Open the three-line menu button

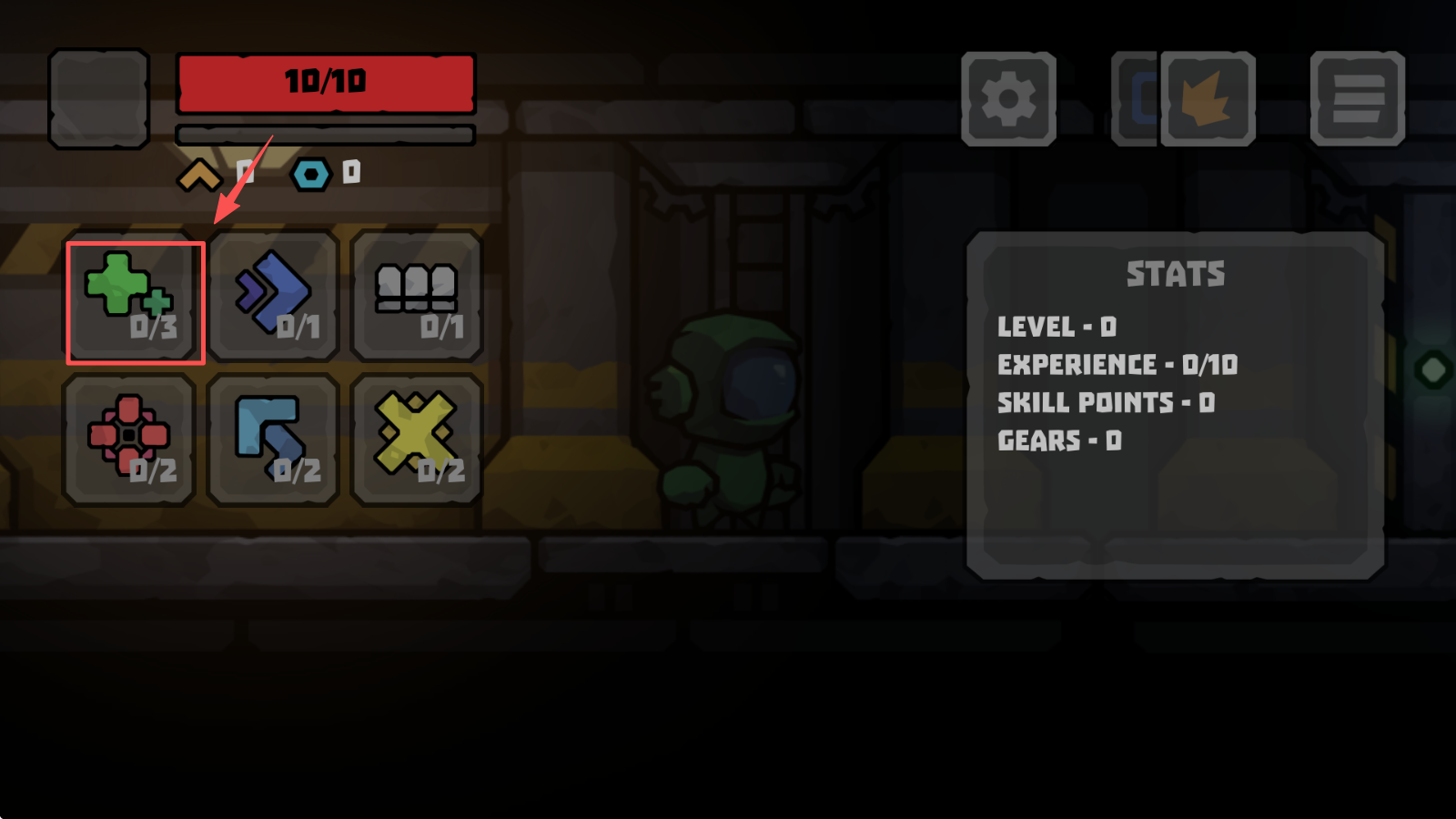tap(1357, 99)
